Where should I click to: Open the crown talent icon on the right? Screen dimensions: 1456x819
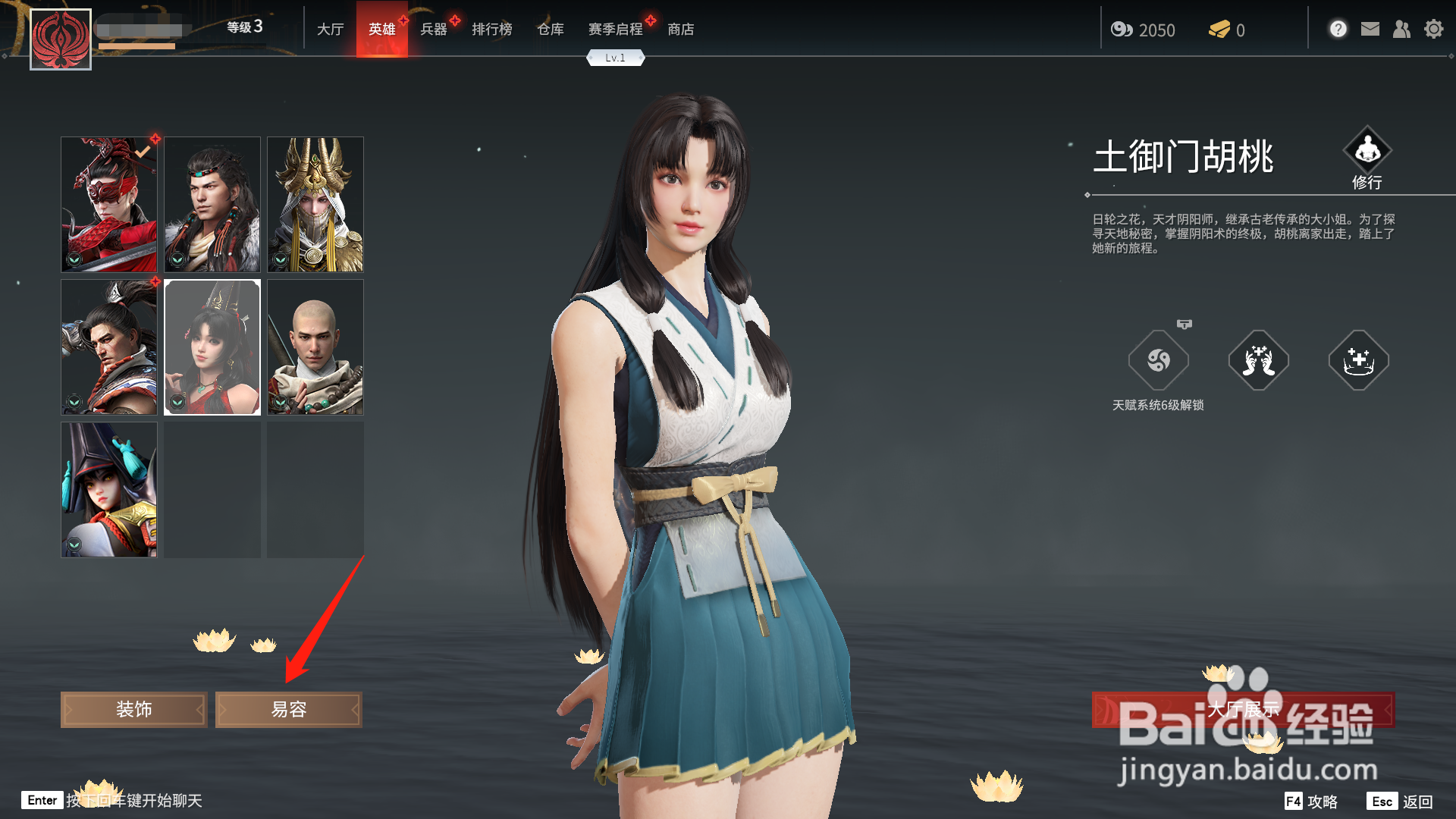(x=1358, y=362)
